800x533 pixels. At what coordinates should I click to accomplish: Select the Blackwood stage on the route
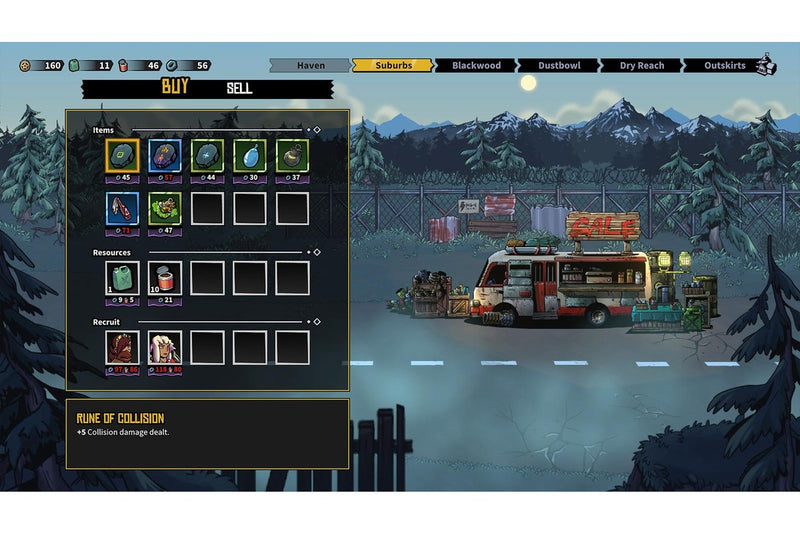(476, 66)
